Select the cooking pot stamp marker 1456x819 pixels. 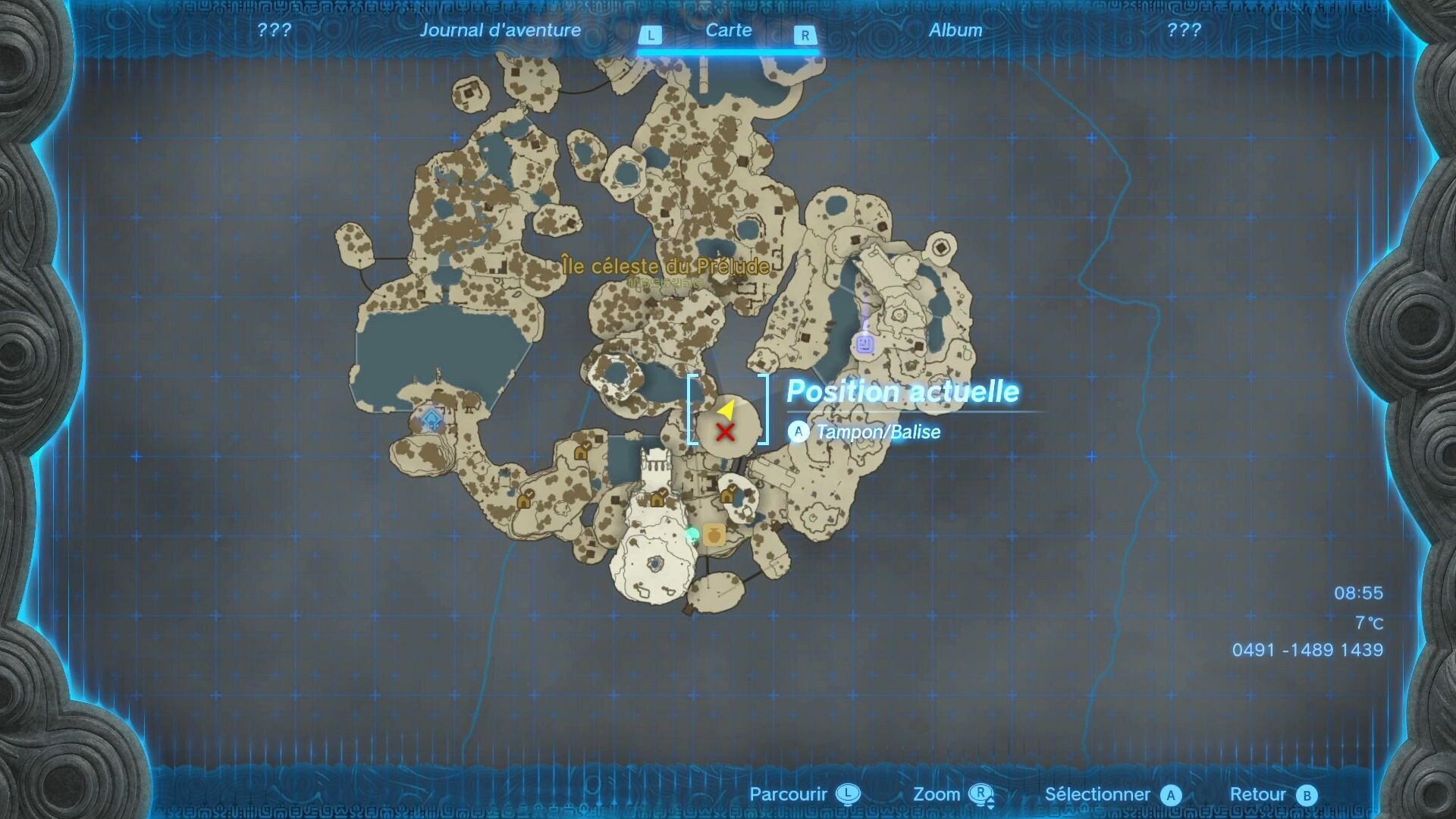coord(714,535)
